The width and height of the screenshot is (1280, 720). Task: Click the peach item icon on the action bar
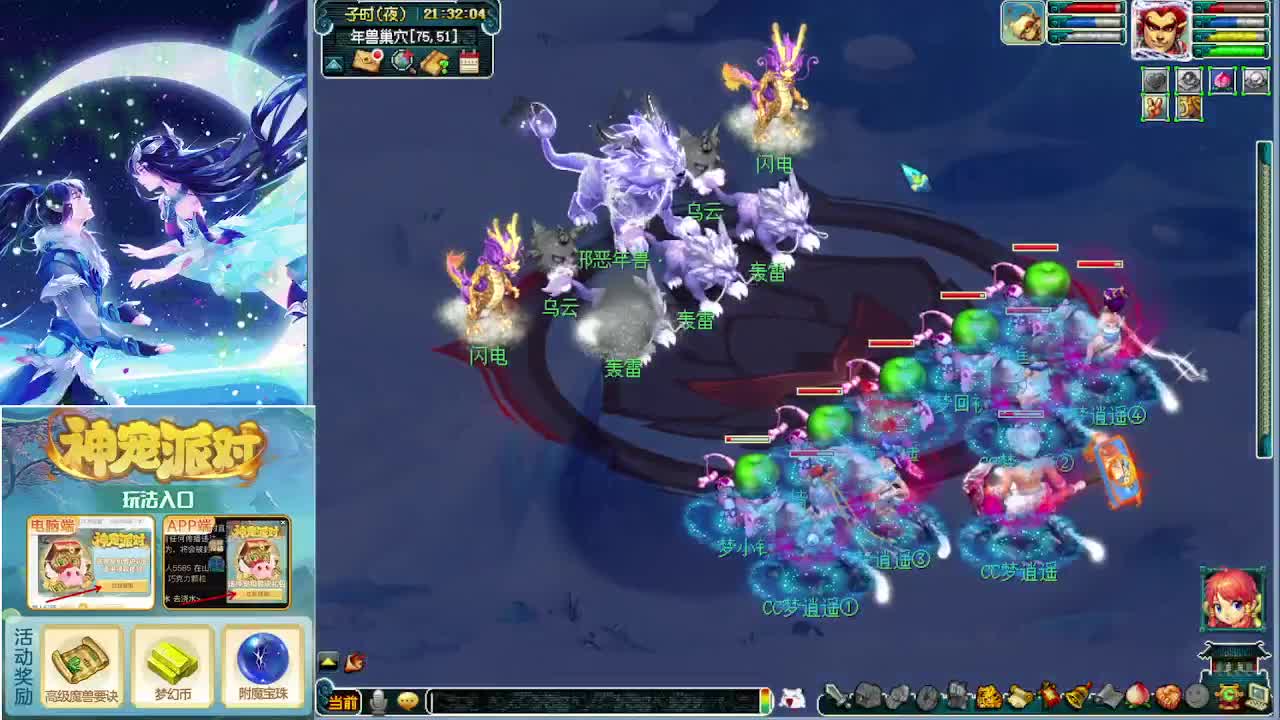(x=1137, y=694)
